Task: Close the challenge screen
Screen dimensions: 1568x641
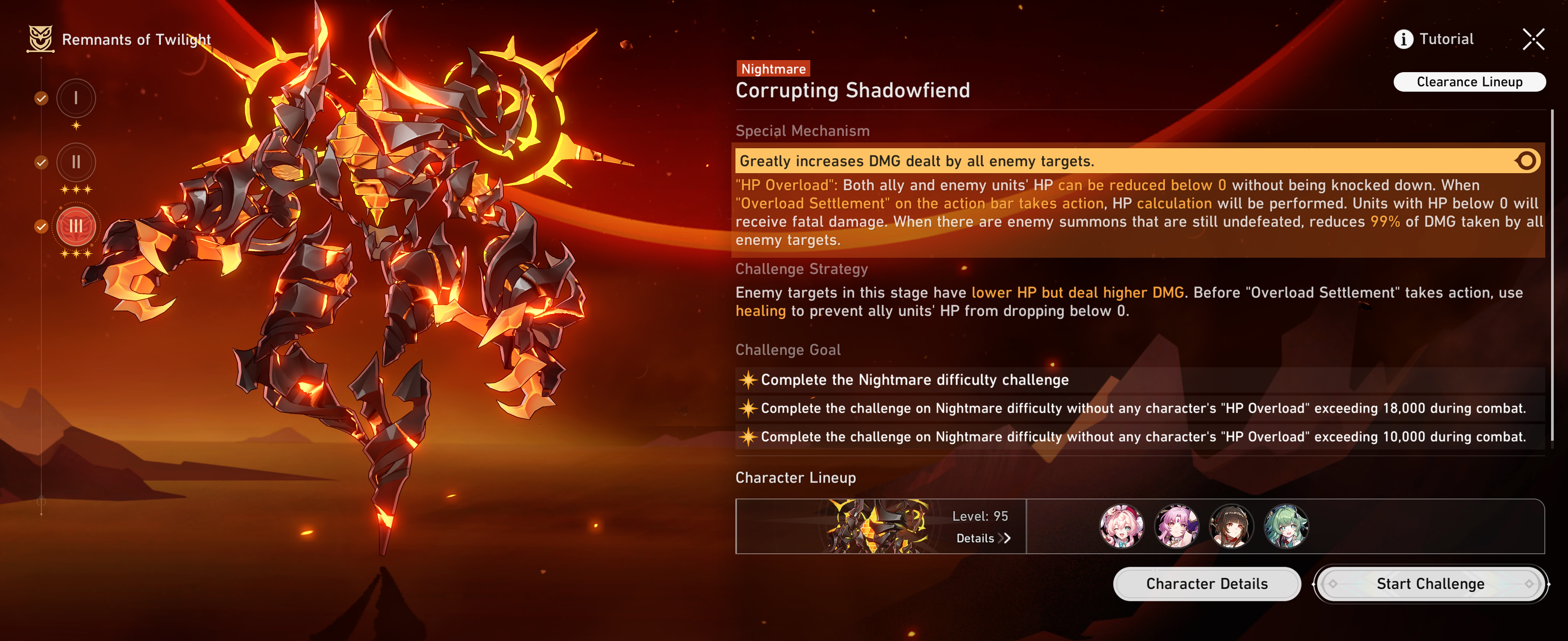Action: [1533, 40]
